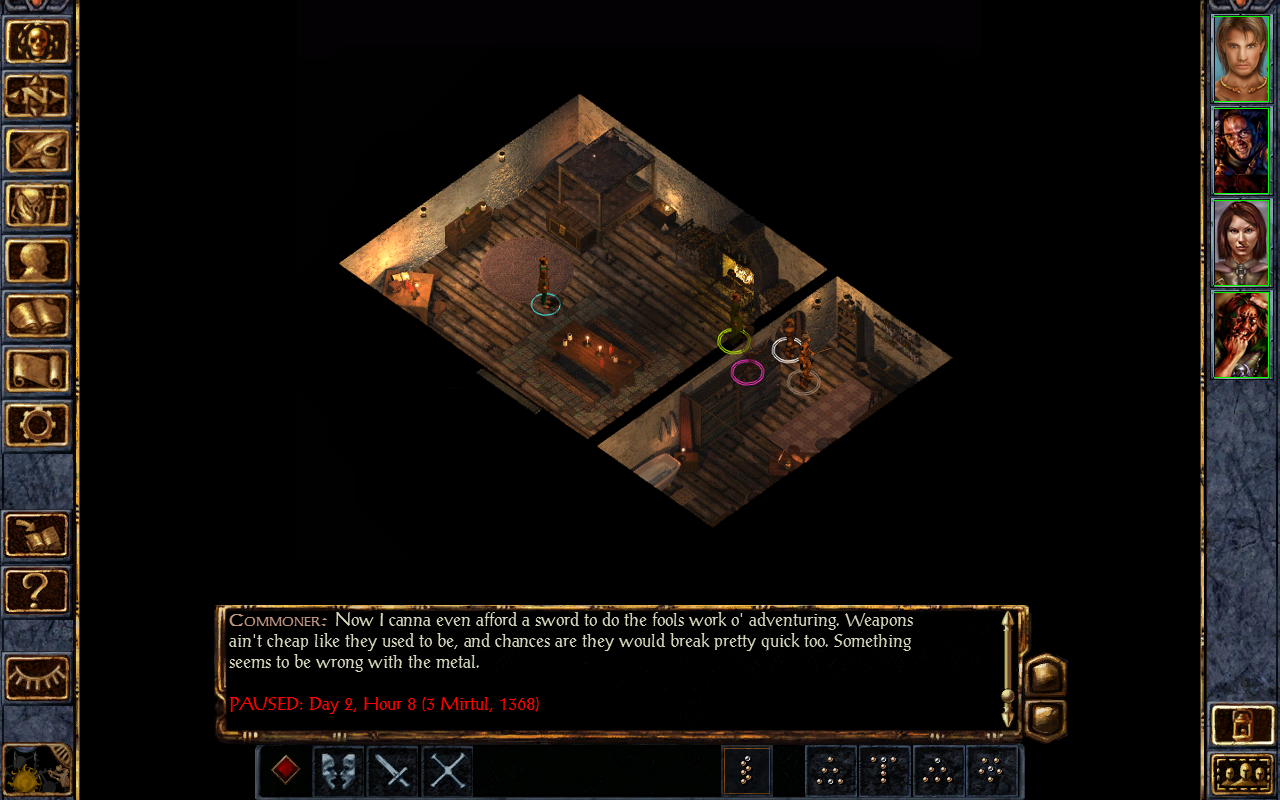Show the character record silhouette button

pos(38,261)
